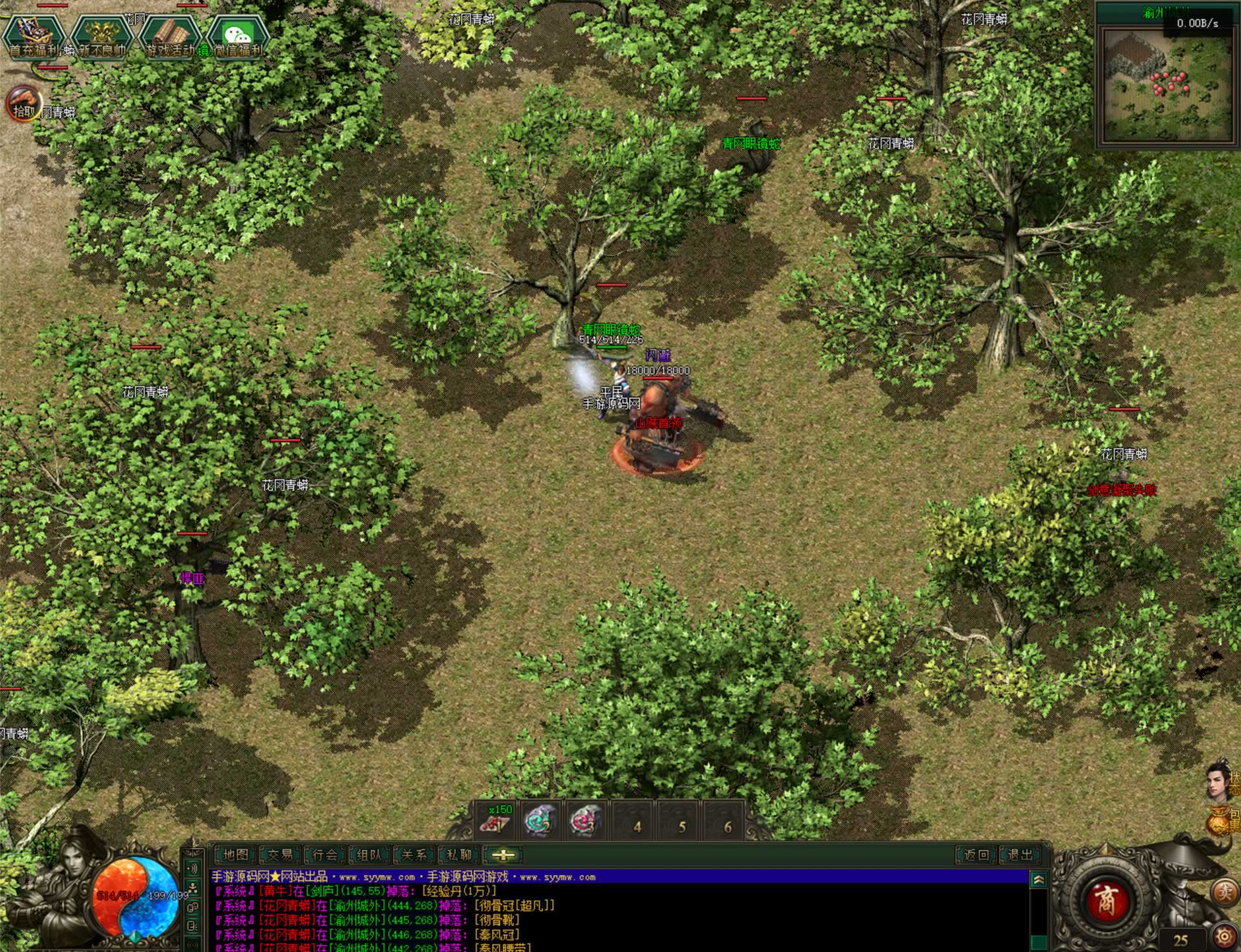The image size is (1241, 952).
Task: Use the teal scroll stone in slot 2
Action: point(541,821)
